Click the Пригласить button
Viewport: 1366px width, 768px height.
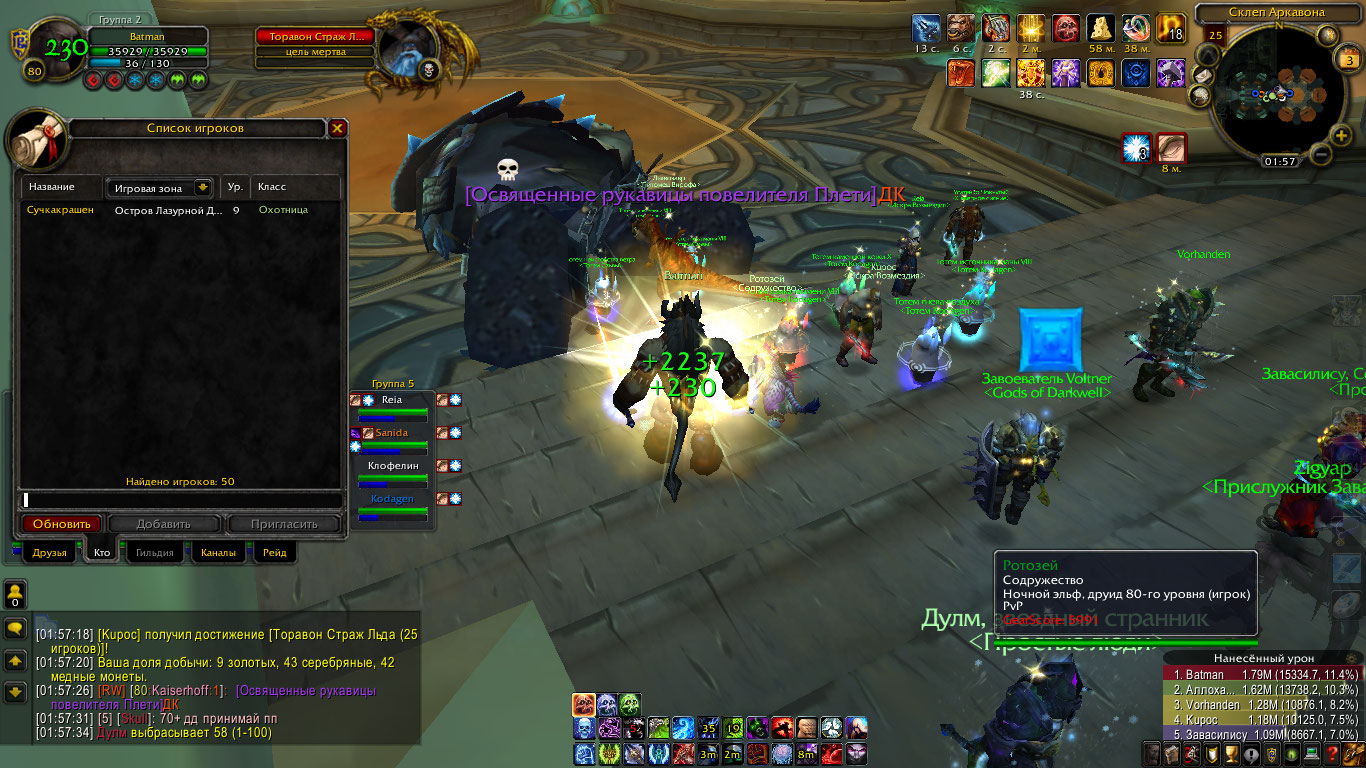pyautogui.click(x=284, y=524)
